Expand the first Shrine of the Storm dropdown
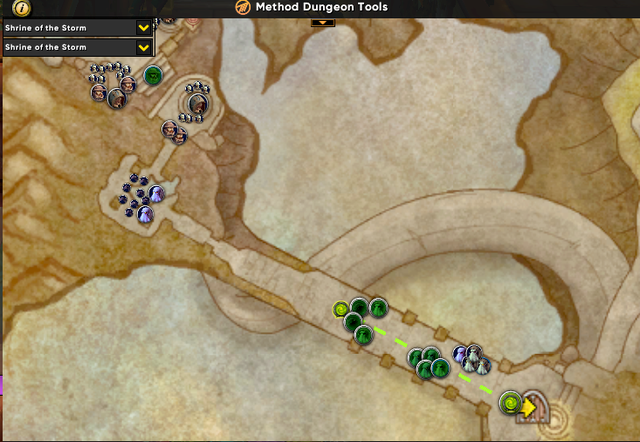This screenshot has width=640, height=442. pyautogui.click(x=144, y=28)
